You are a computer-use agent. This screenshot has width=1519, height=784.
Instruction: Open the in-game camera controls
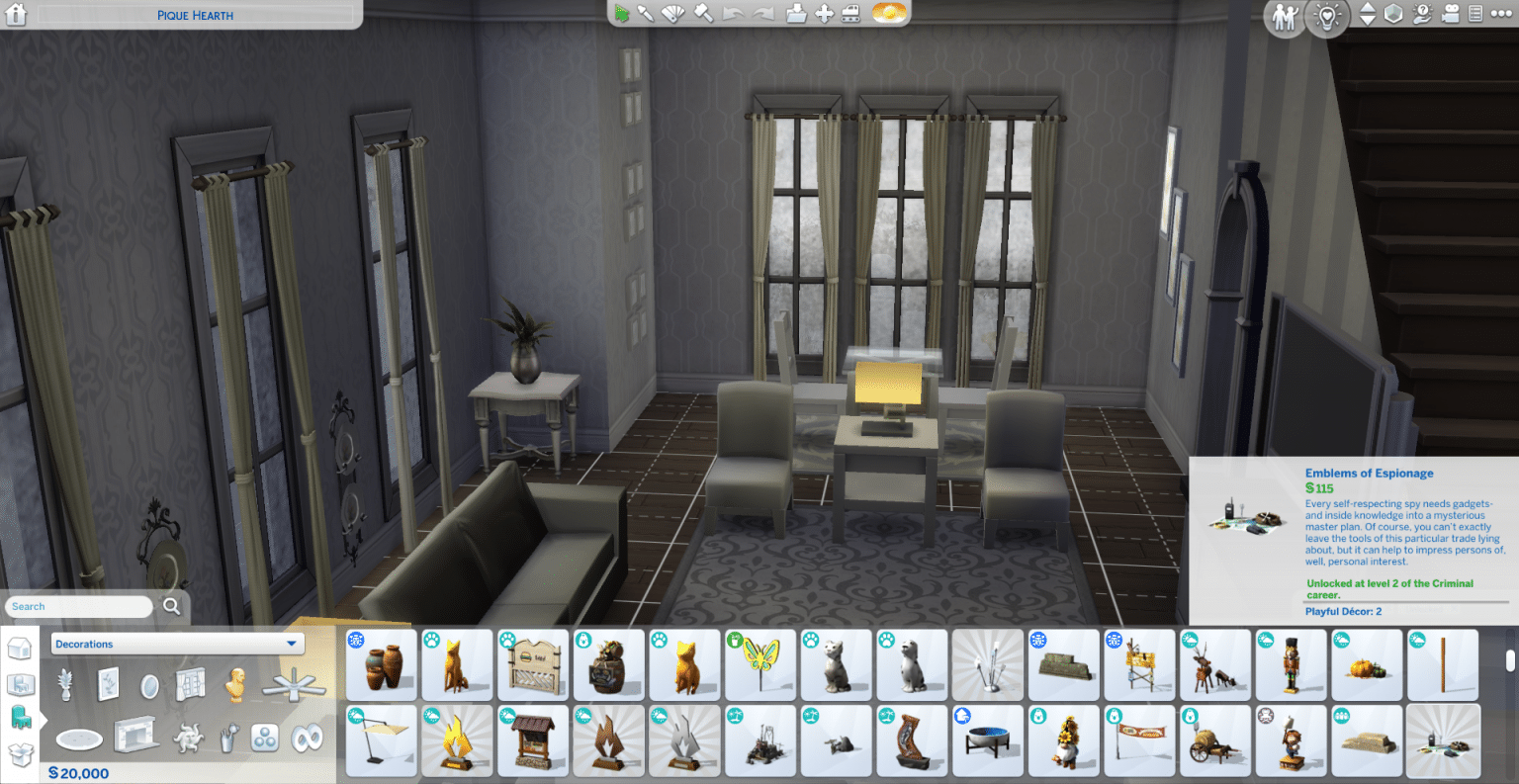click(1451, 16)
